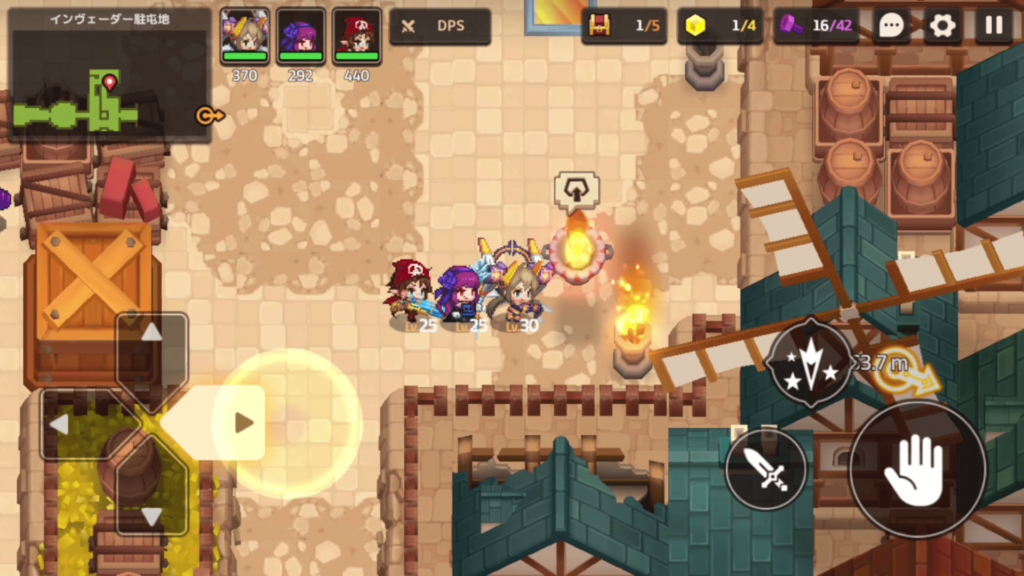The width and height of the screenshot is (1024, 576).
Task: Open the settings gear menu
Action: pos(942,26)
